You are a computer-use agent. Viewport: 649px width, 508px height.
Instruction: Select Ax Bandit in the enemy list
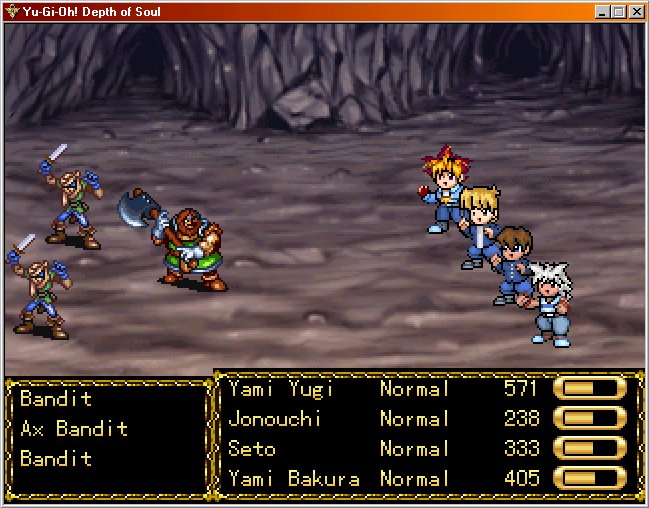[x=74, y=429]
